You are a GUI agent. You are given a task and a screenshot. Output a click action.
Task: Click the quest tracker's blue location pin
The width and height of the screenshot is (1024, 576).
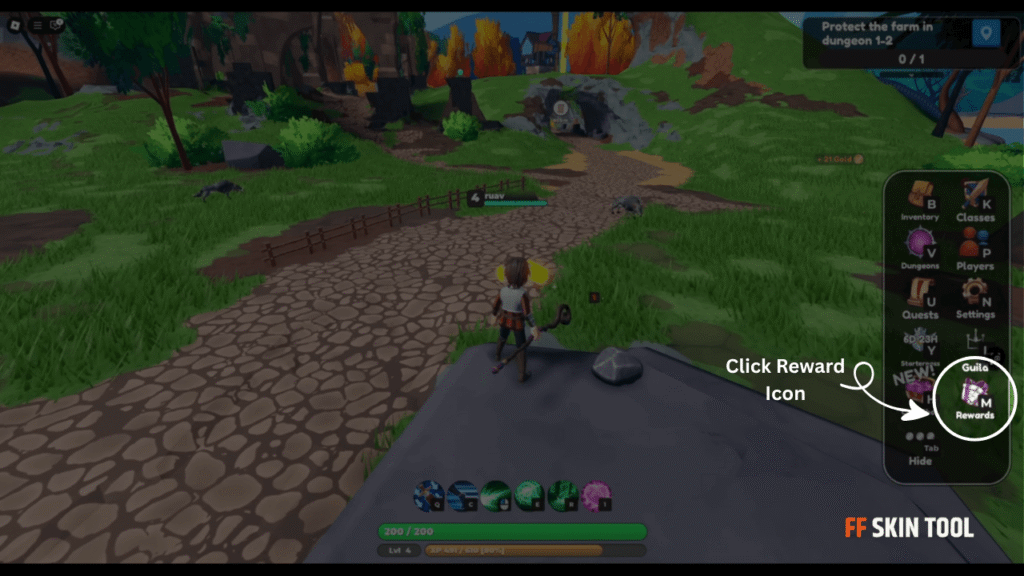coord(986,33)
